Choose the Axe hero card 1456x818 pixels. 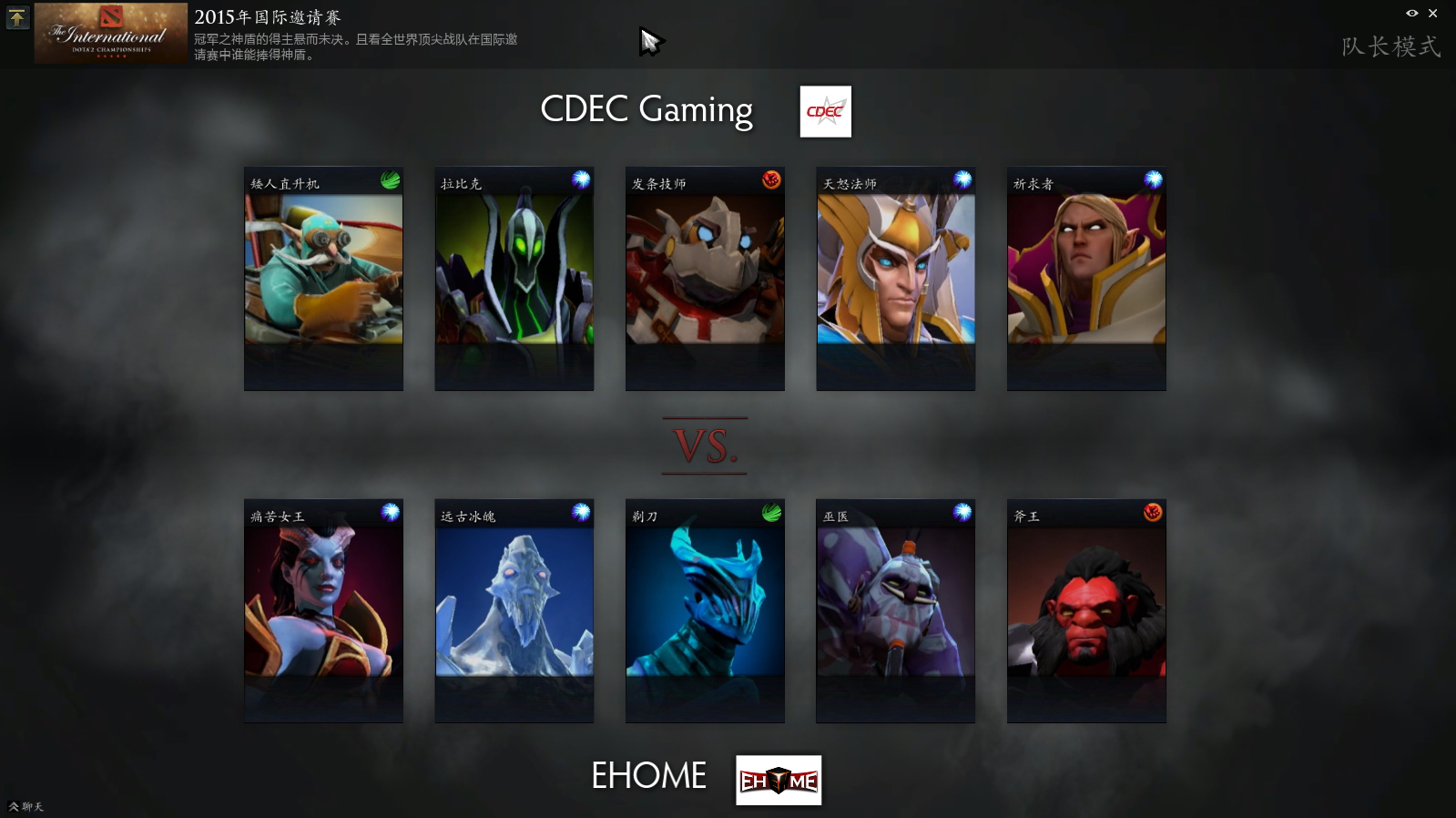pyautogui.click(x=1086, y=610)
